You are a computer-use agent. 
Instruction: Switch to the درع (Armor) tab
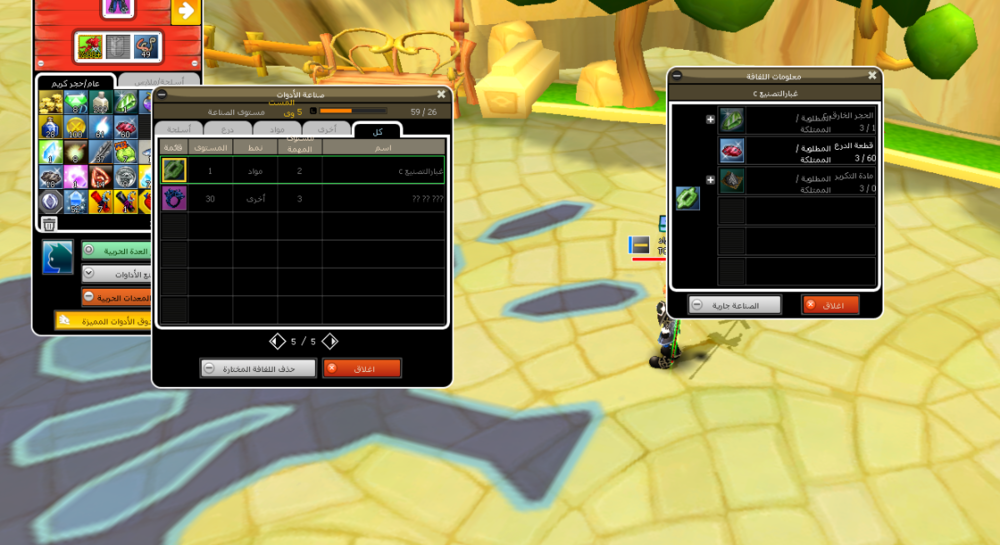click(x=227, y=129)
